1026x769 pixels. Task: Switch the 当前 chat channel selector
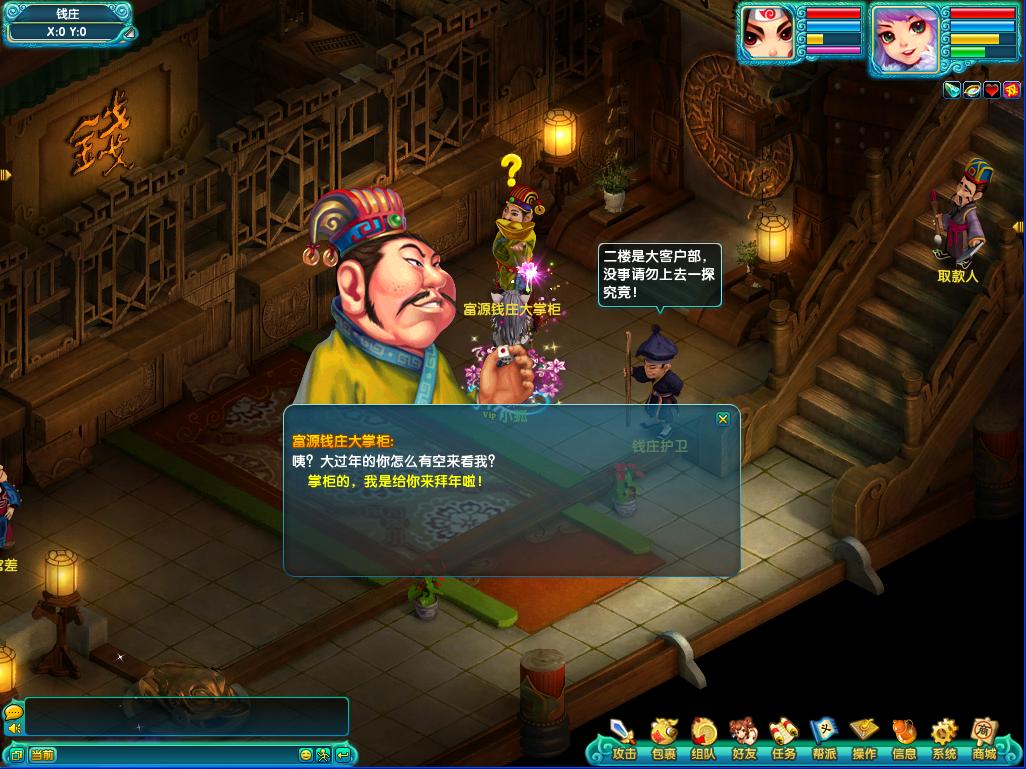[42, 755]
